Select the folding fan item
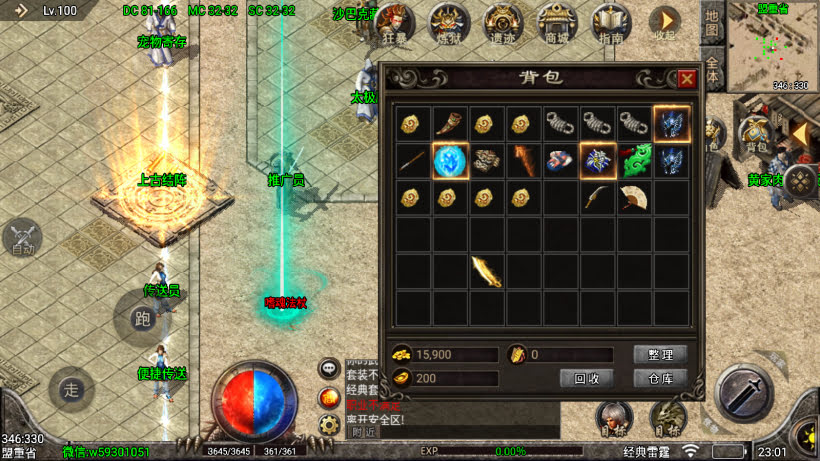Screen dimensions: 820x461 click(x=635, y=197)
